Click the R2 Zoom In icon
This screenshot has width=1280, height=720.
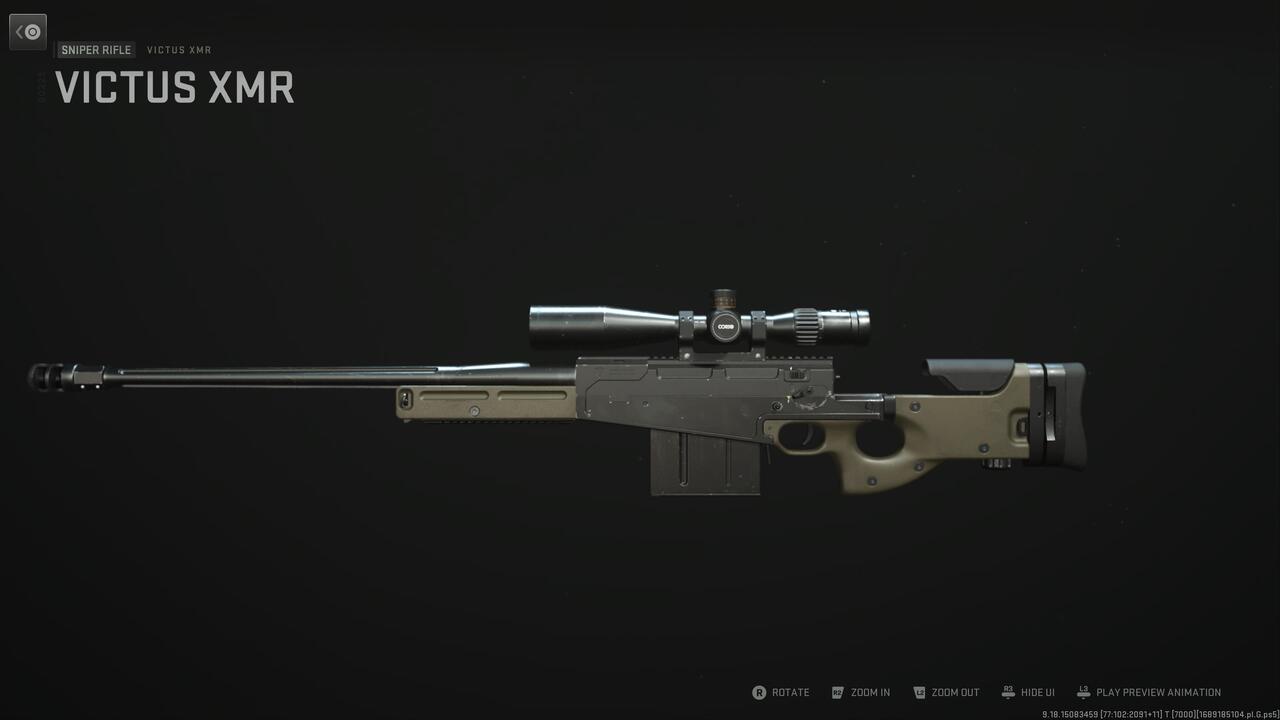(837, 692)
